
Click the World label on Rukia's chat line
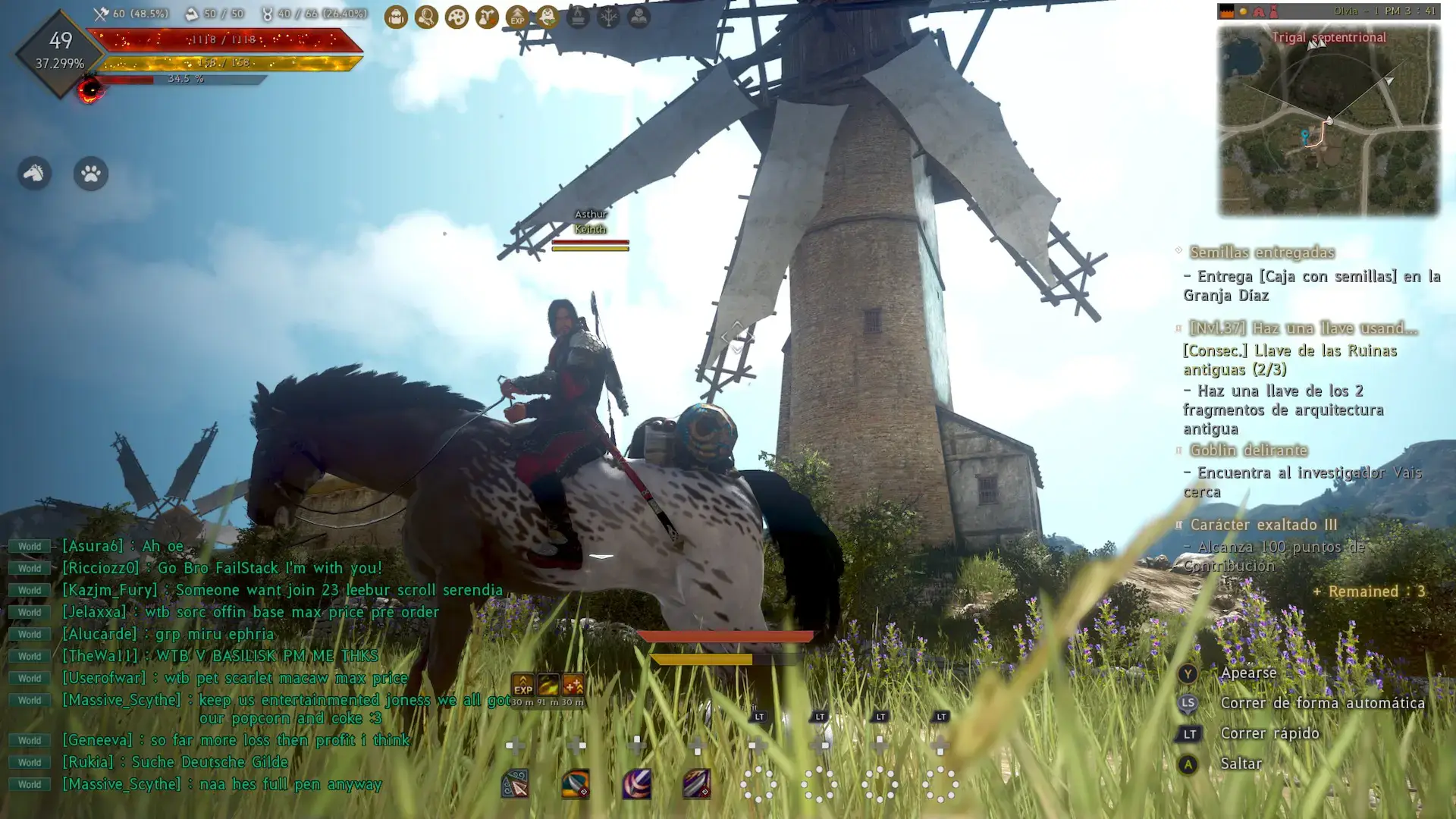pyautogui.click(x=29, y=762)
